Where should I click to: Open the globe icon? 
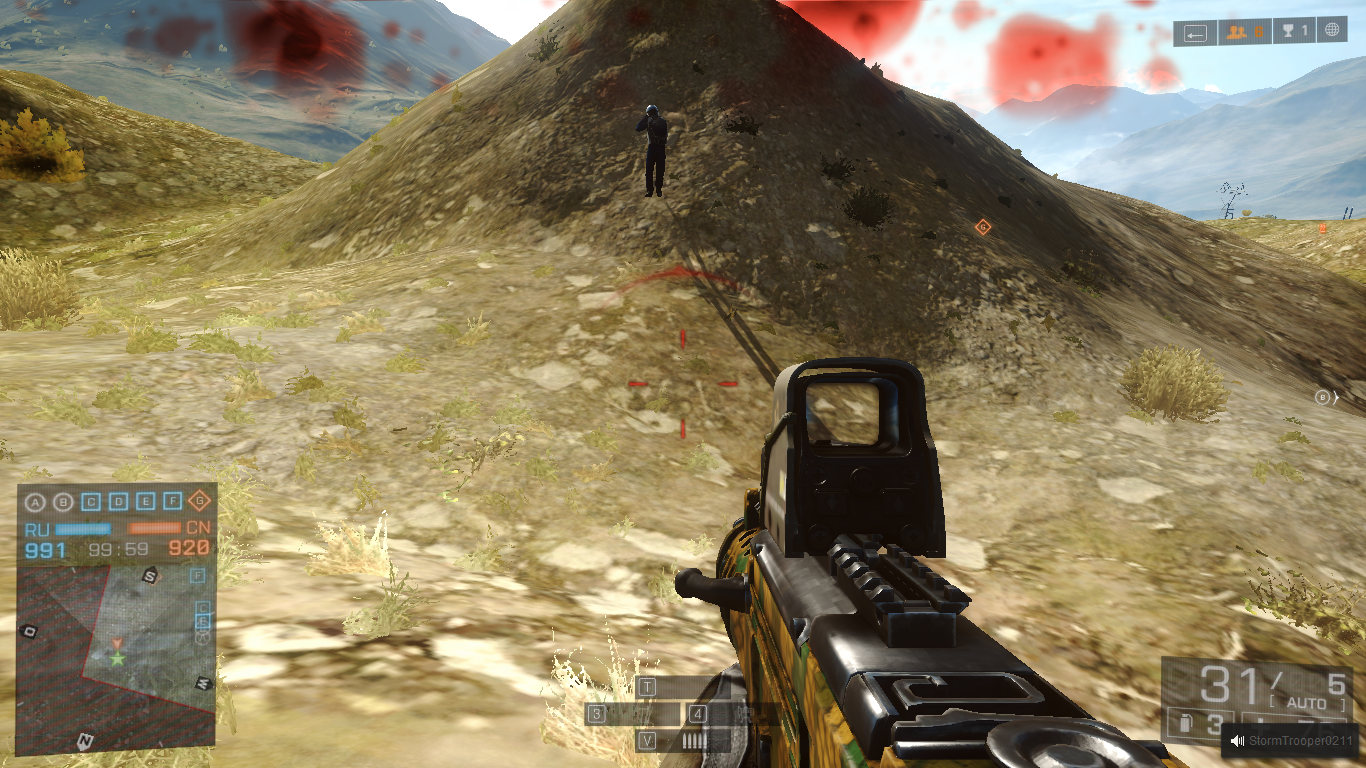point(1332,31)
